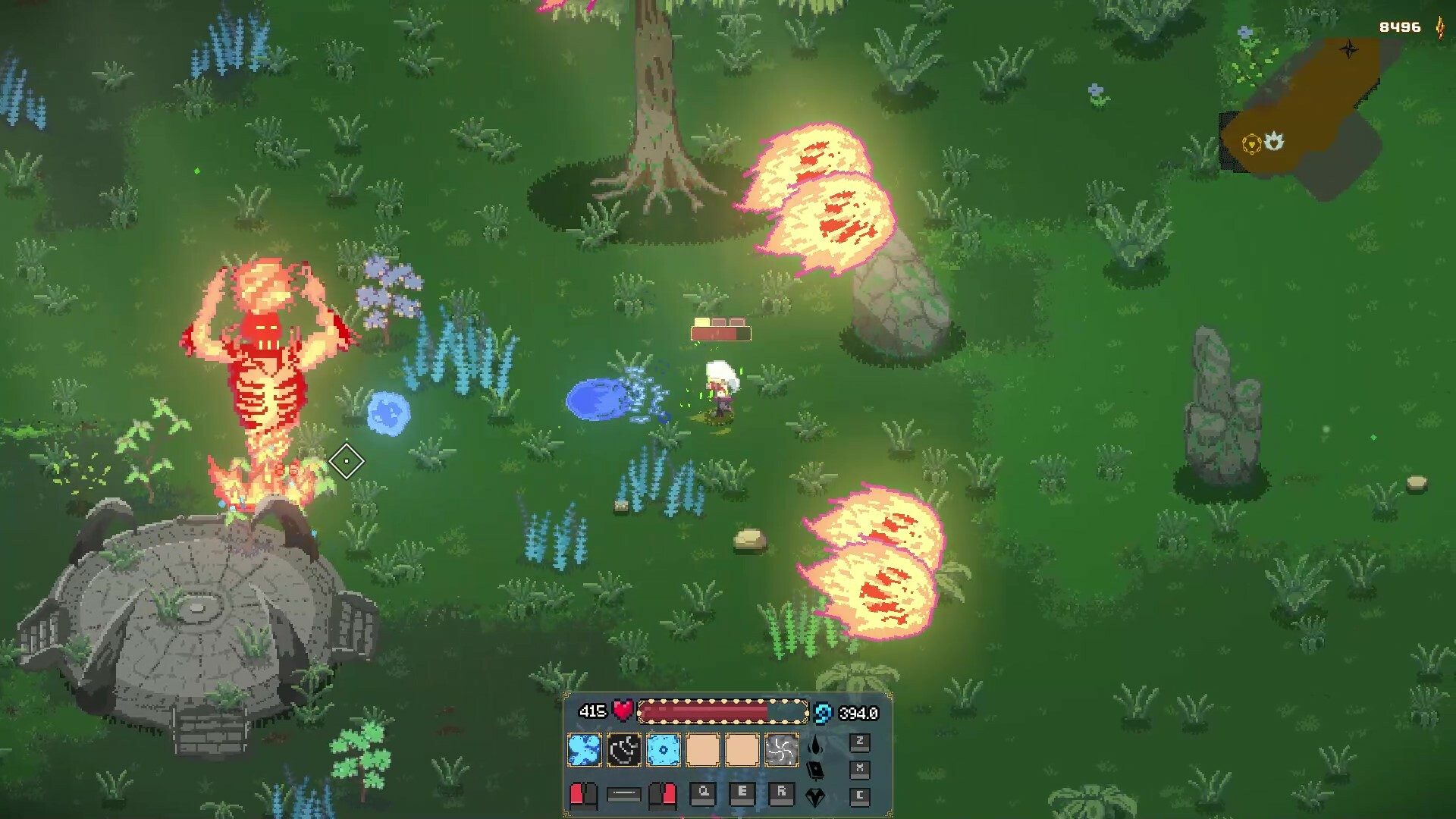The height and width of the screenshot is (819, 1456).
Task: Toggle the C ability key
Action: coord(861,797)
